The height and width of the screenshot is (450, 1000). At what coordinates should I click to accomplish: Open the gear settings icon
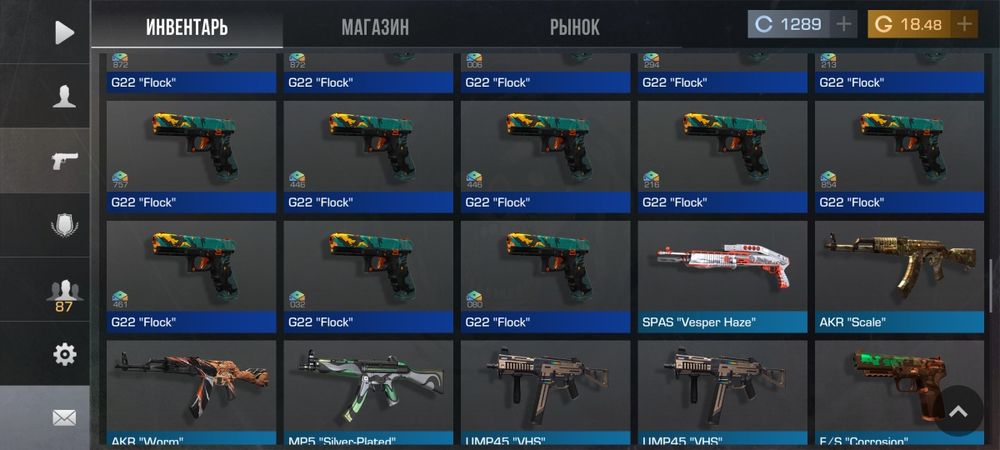tap(64, 354)
